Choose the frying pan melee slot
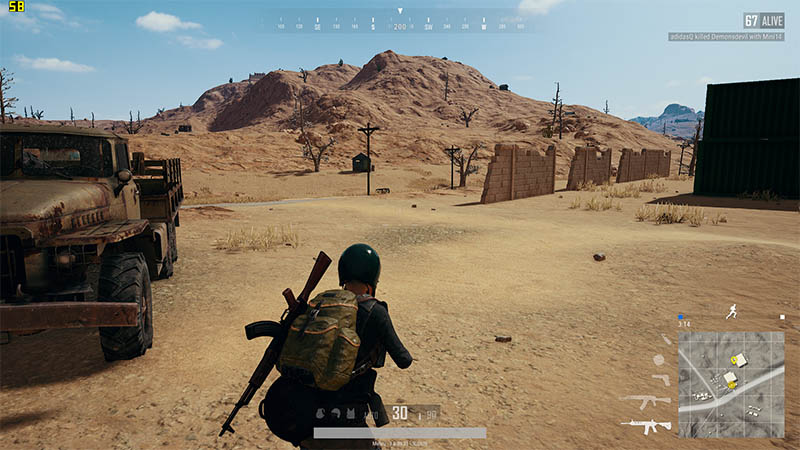The image size is (800, 450). click(x=658, y=359)
